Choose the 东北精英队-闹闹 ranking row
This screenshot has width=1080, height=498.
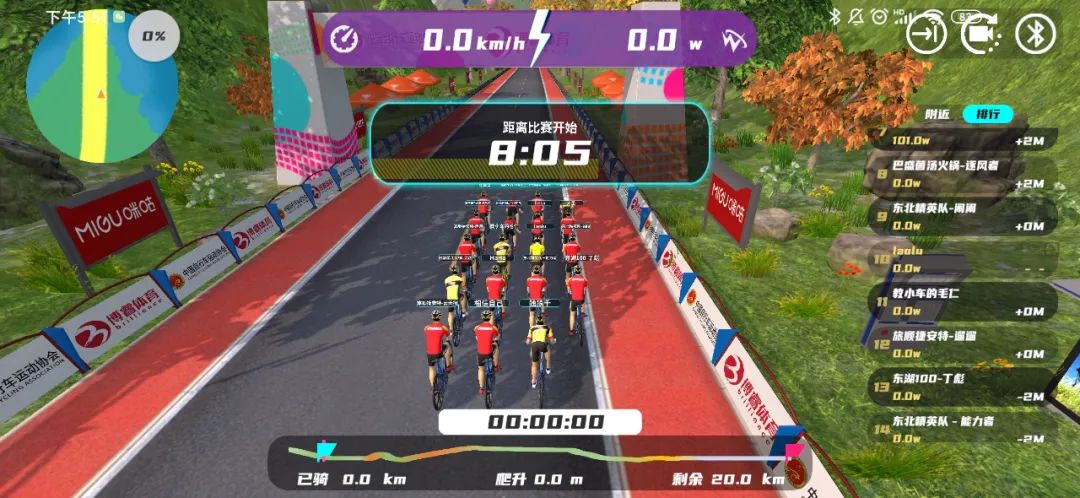[x=960, y=217]
